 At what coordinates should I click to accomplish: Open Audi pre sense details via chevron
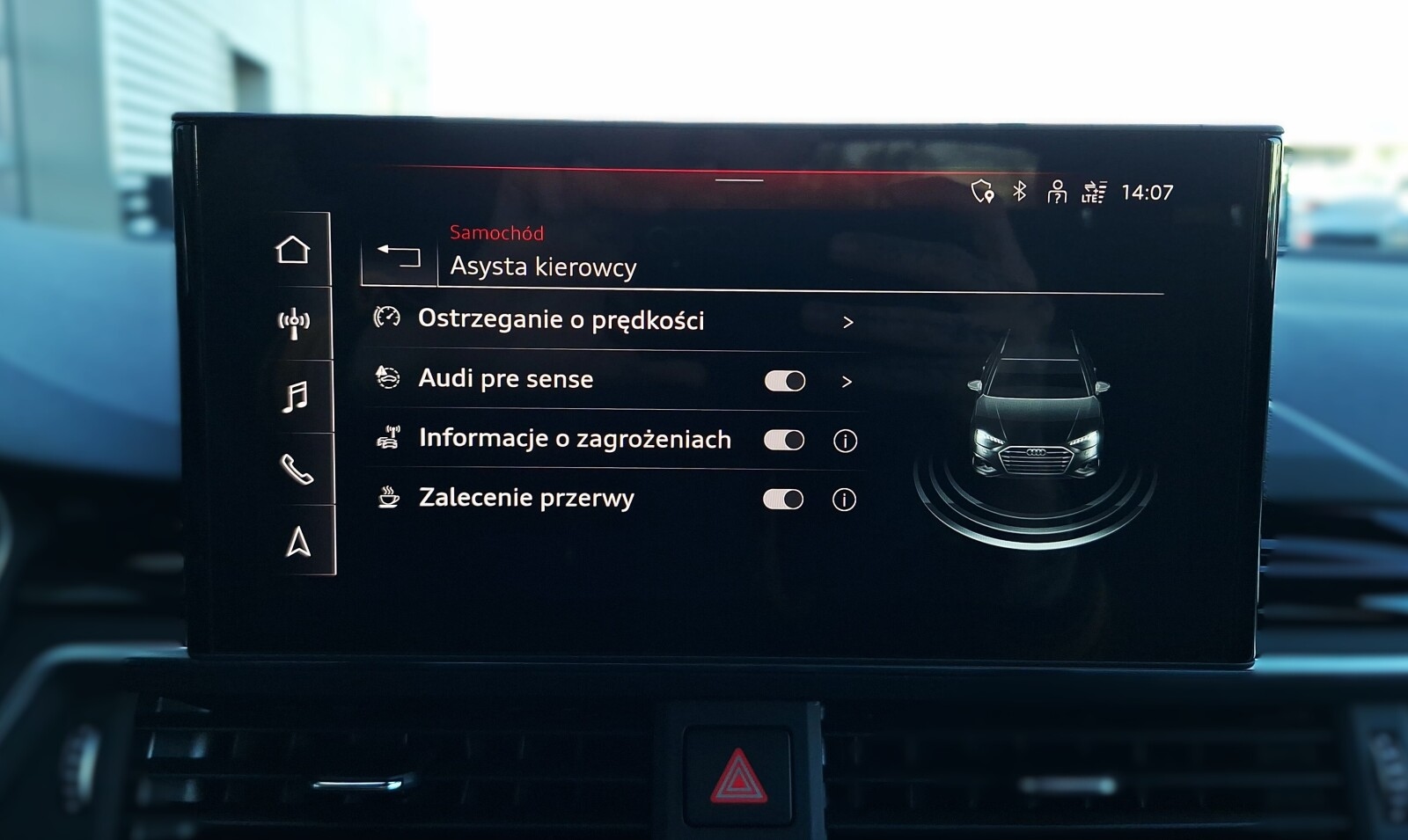[847, 381]
